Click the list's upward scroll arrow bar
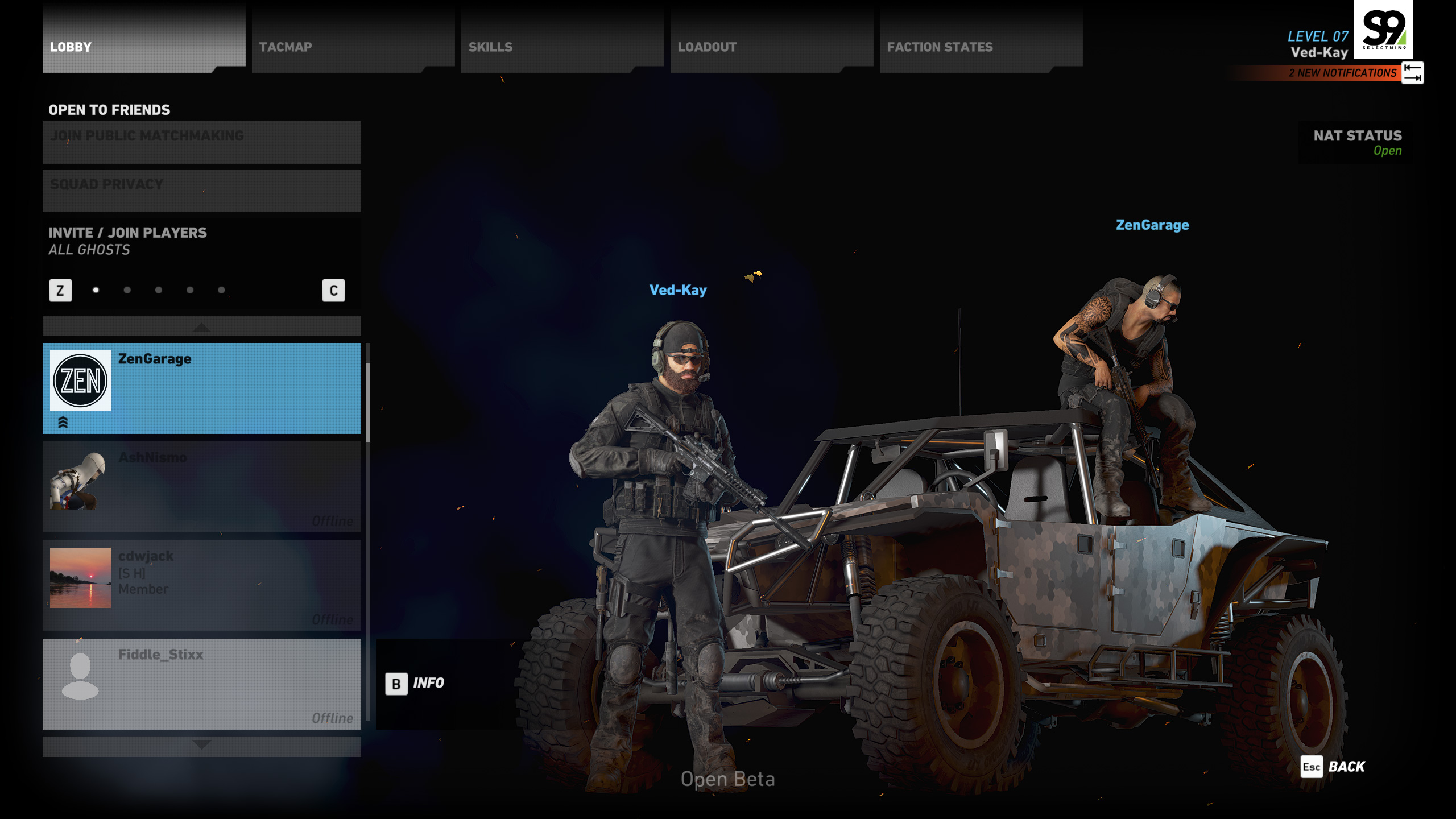 [x=201, y=327]
